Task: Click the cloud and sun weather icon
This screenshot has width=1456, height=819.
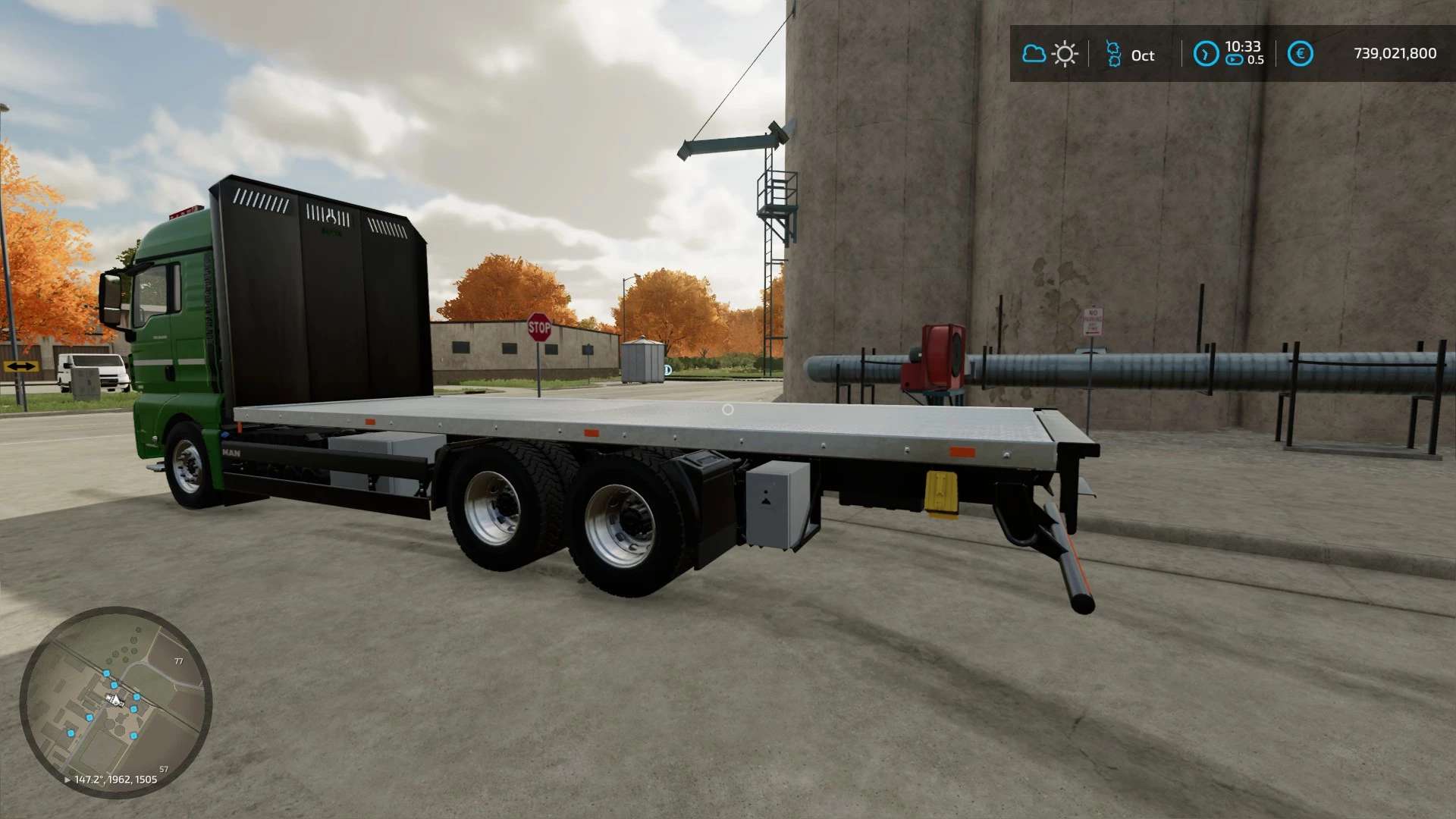Action: point(1050,55)
